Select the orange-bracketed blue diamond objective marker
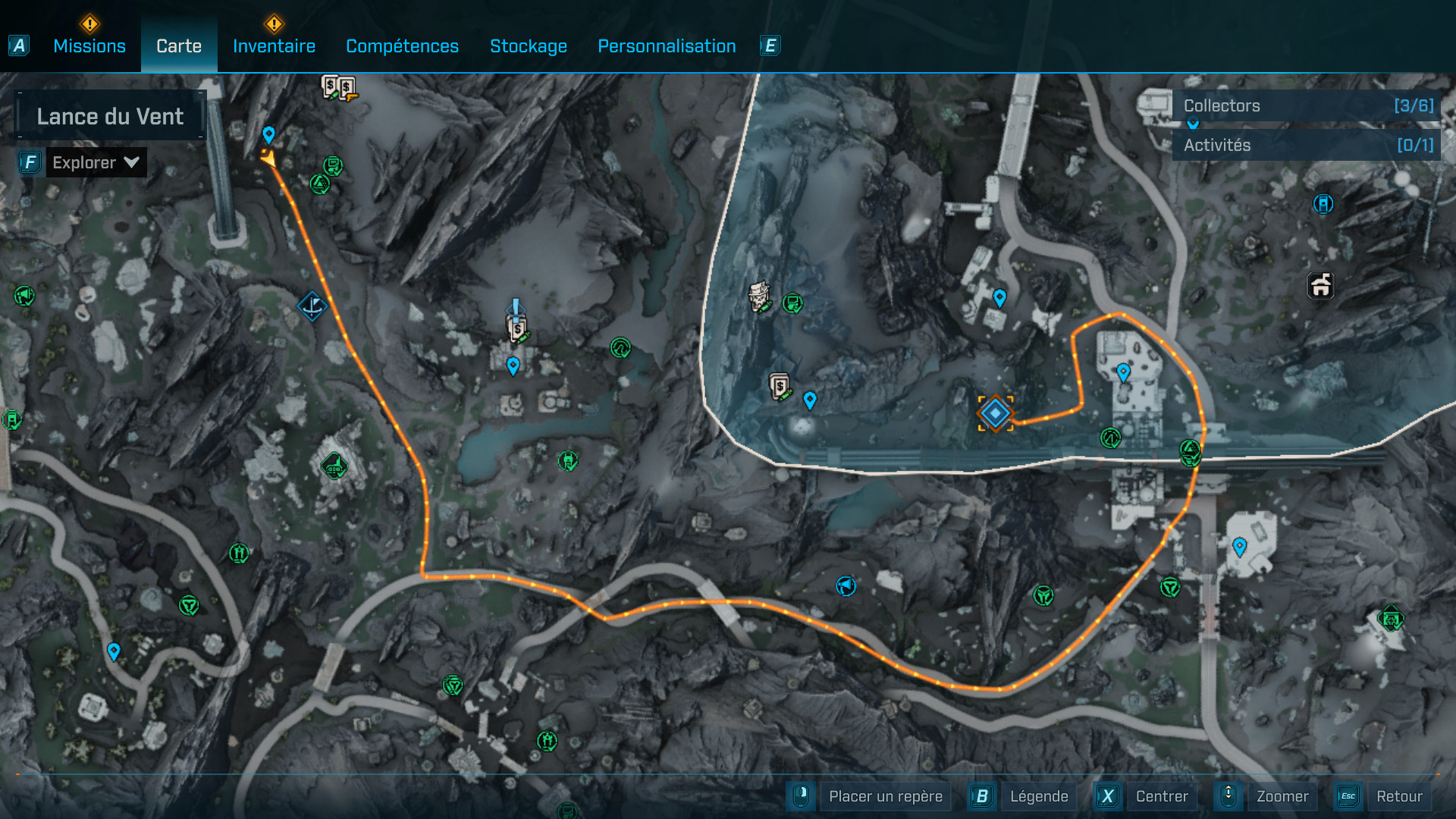This screenshot has width=1456, height=819. pyautogui.click(x=995, y=413)
